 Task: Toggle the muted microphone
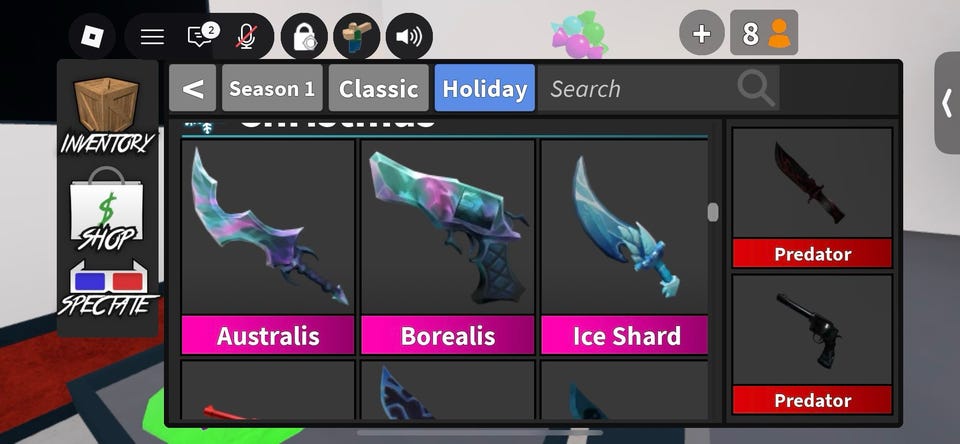point(246,37)
